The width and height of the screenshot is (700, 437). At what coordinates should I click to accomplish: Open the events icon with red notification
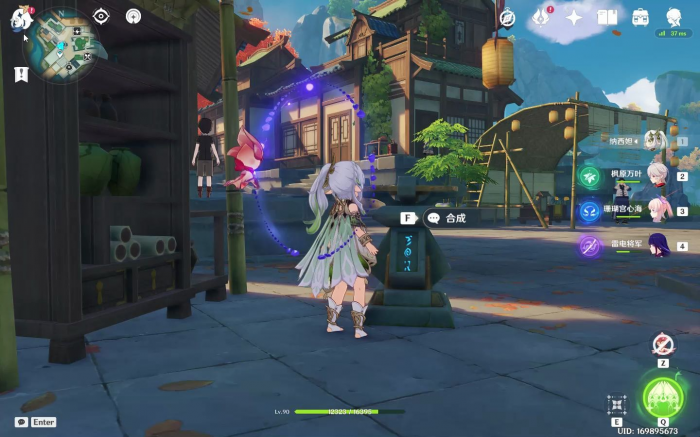pyautogui.click(x=541, y=17)
